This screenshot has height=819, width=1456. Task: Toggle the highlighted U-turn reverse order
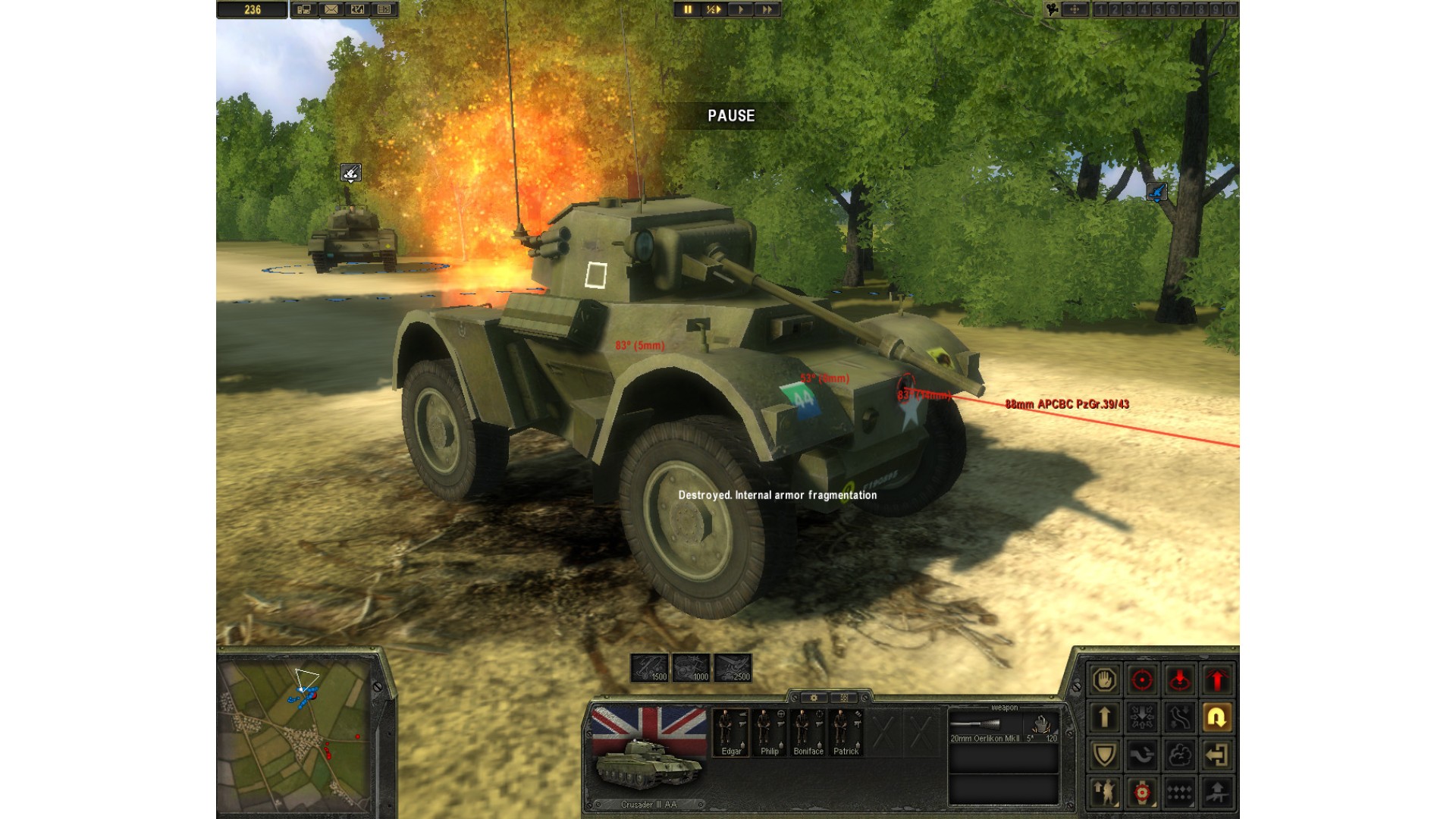(x=1217, y=717)
